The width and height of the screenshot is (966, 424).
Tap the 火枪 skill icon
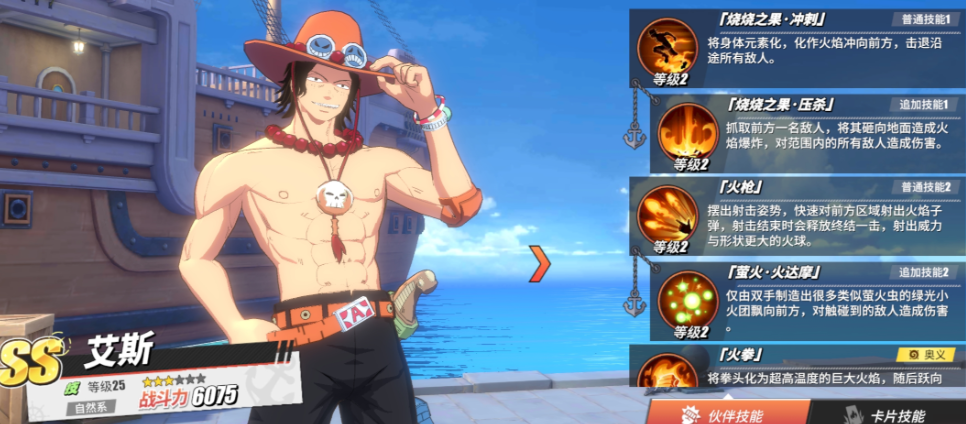(667, 216)
